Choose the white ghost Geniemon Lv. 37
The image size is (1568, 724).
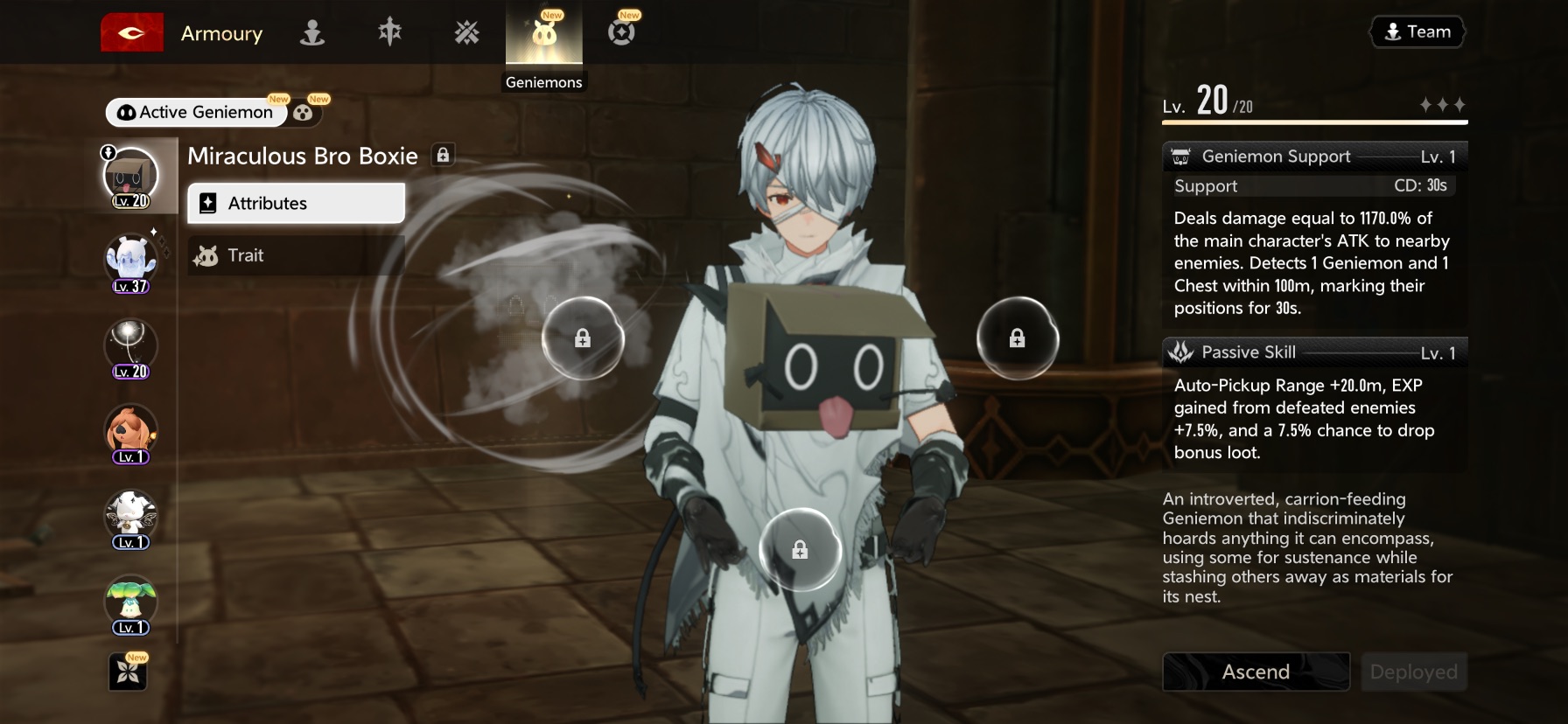tap(130, 262)
